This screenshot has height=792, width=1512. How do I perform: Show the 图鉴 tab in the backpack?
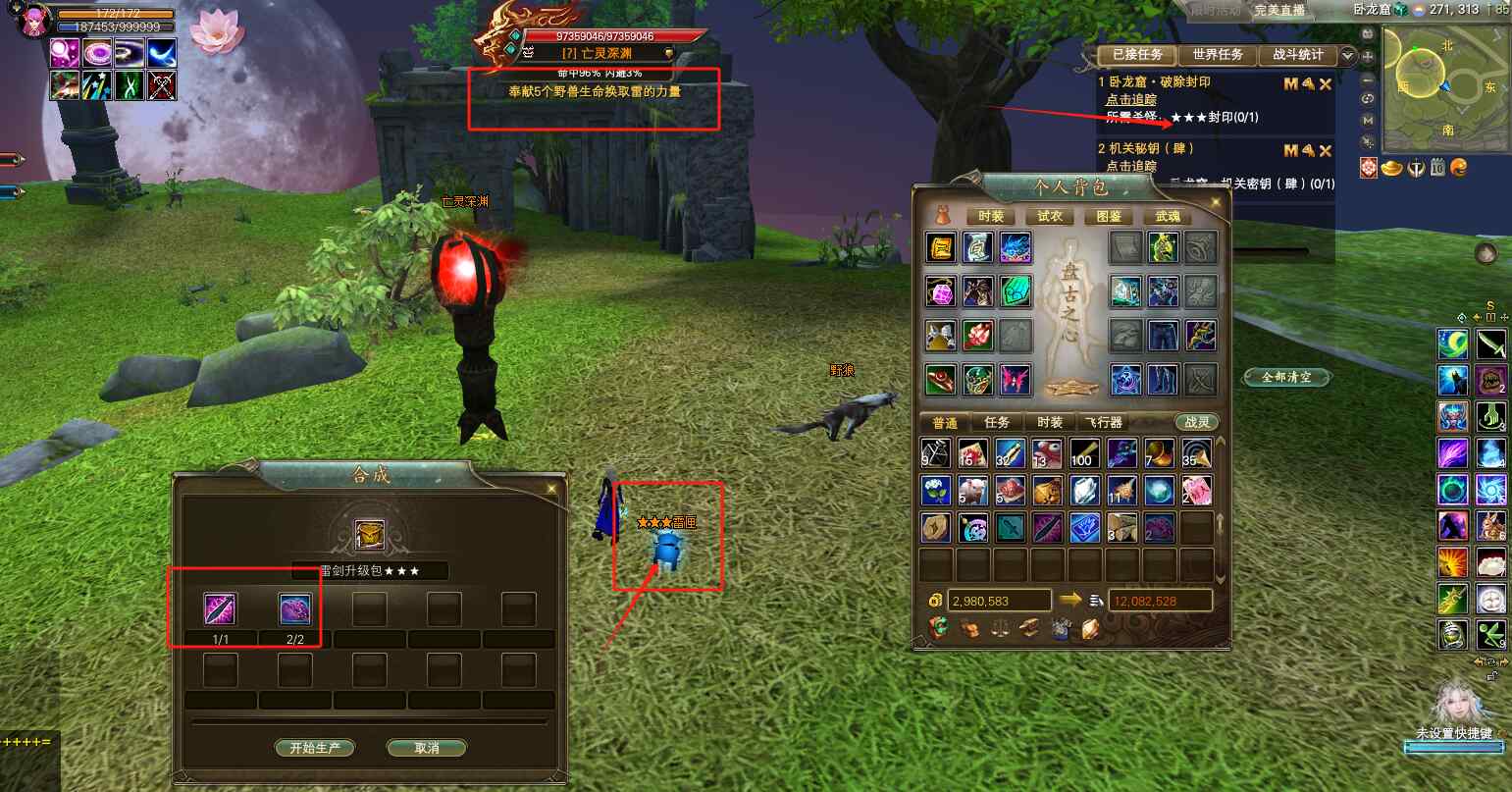click(1109, 216)
